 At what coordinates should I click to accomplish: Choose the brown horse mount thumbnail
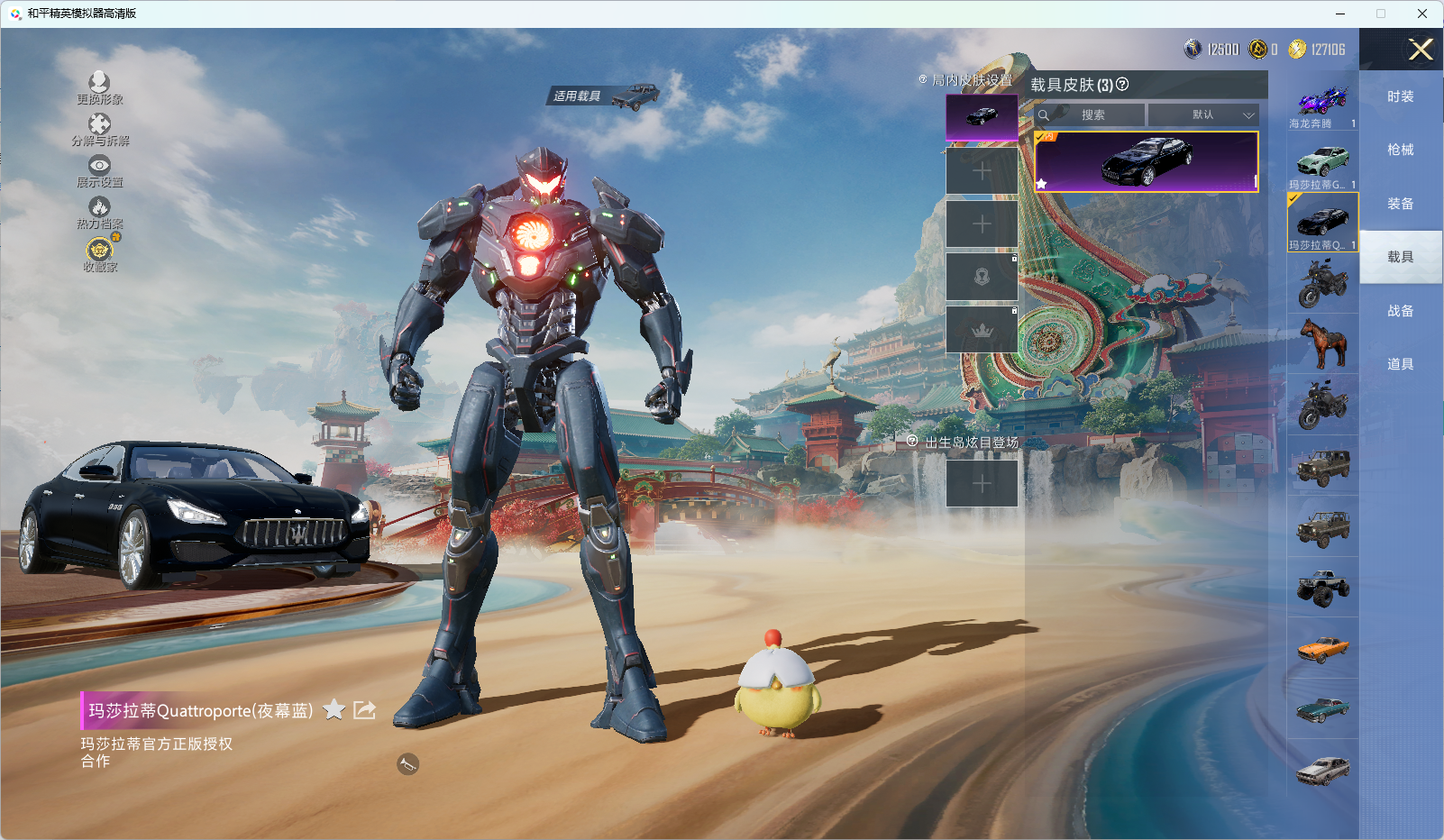[1322, 344]
